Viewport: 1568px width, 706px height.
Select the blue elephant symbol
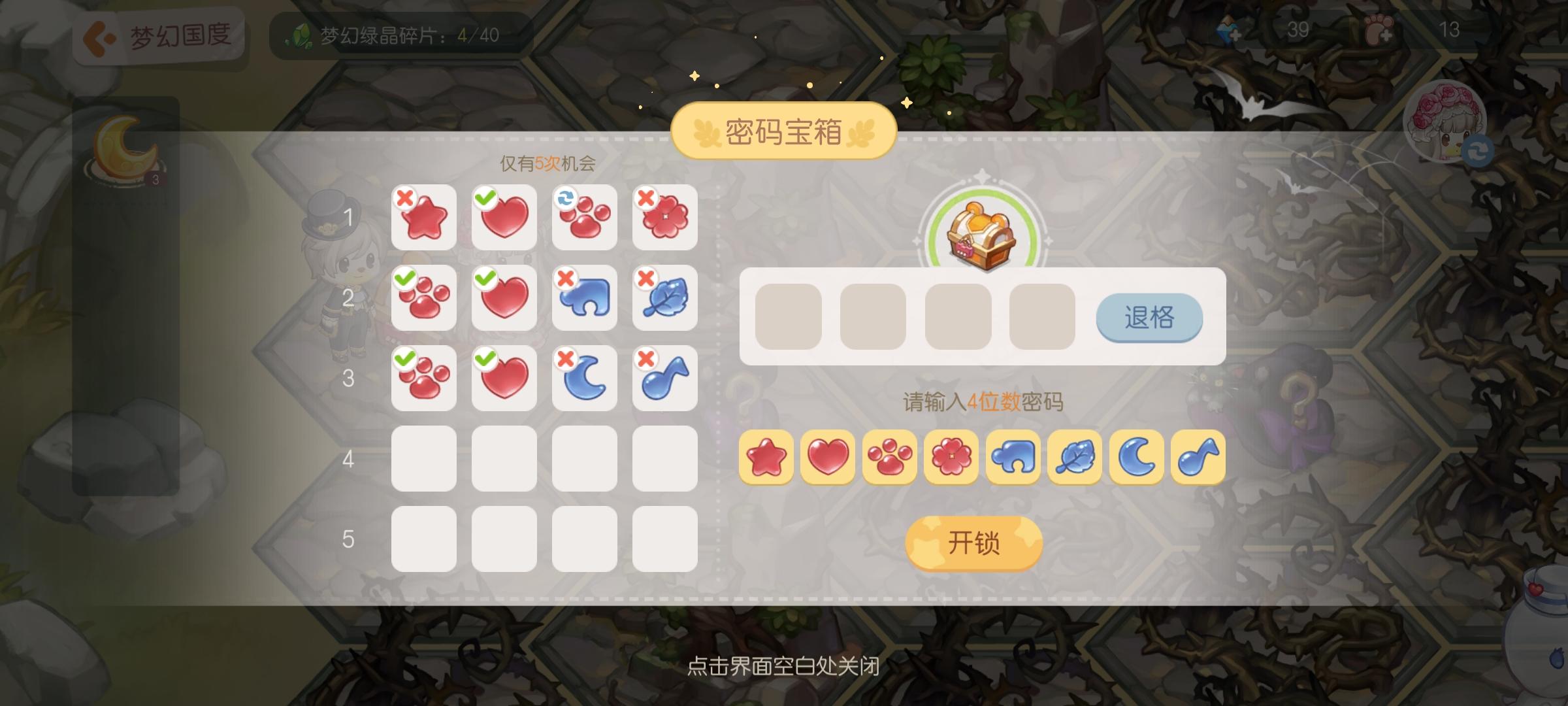click(1012, 458)
